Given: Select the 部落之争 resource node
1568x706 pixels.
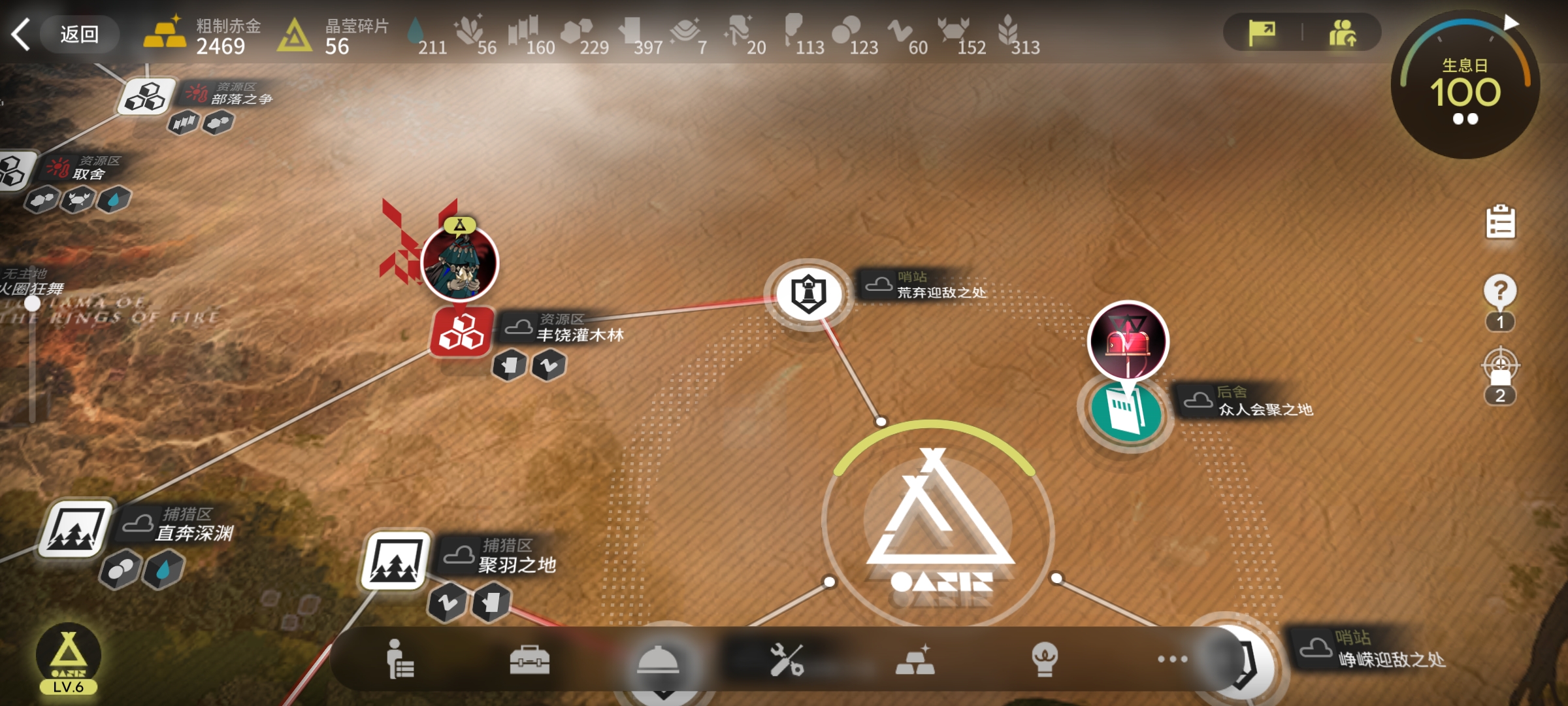Looking at the screenshot, I should (x=146, y=97).
